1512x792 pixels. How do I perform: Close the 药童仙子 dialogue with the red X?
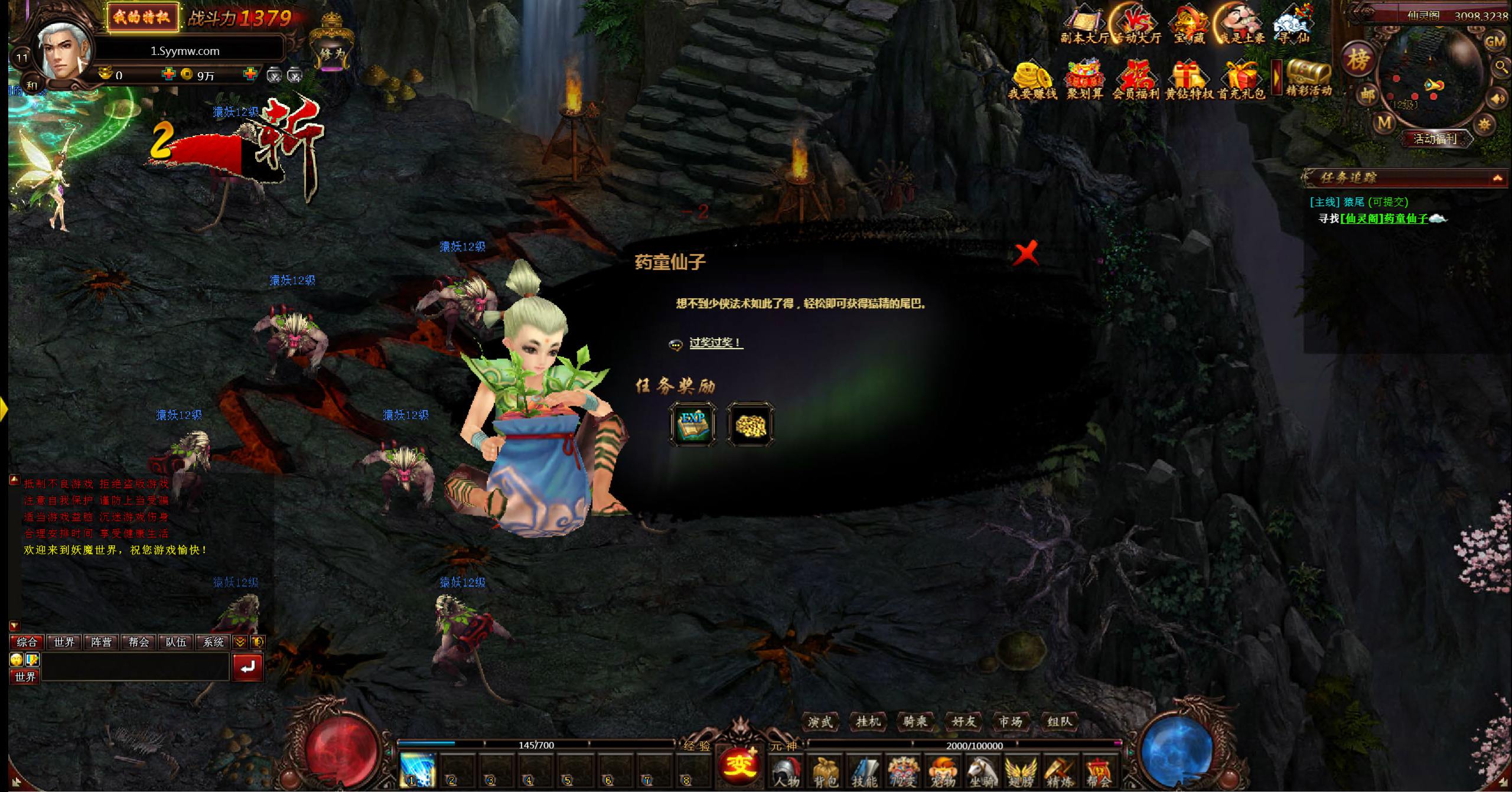(x=1026, y=254)
